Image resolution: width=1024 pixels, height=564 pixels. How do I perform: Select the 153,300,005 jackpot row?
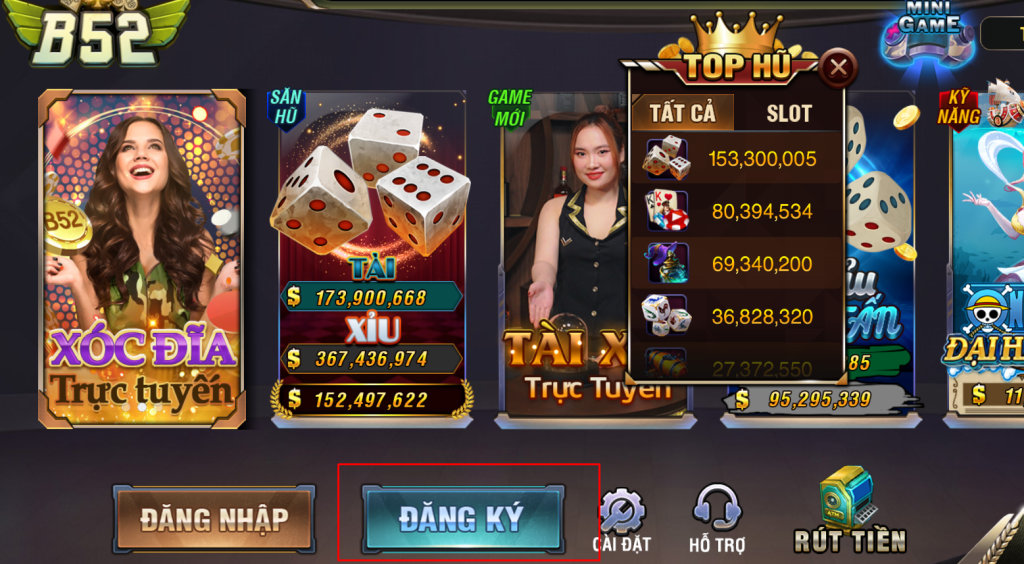click(737, 159)
